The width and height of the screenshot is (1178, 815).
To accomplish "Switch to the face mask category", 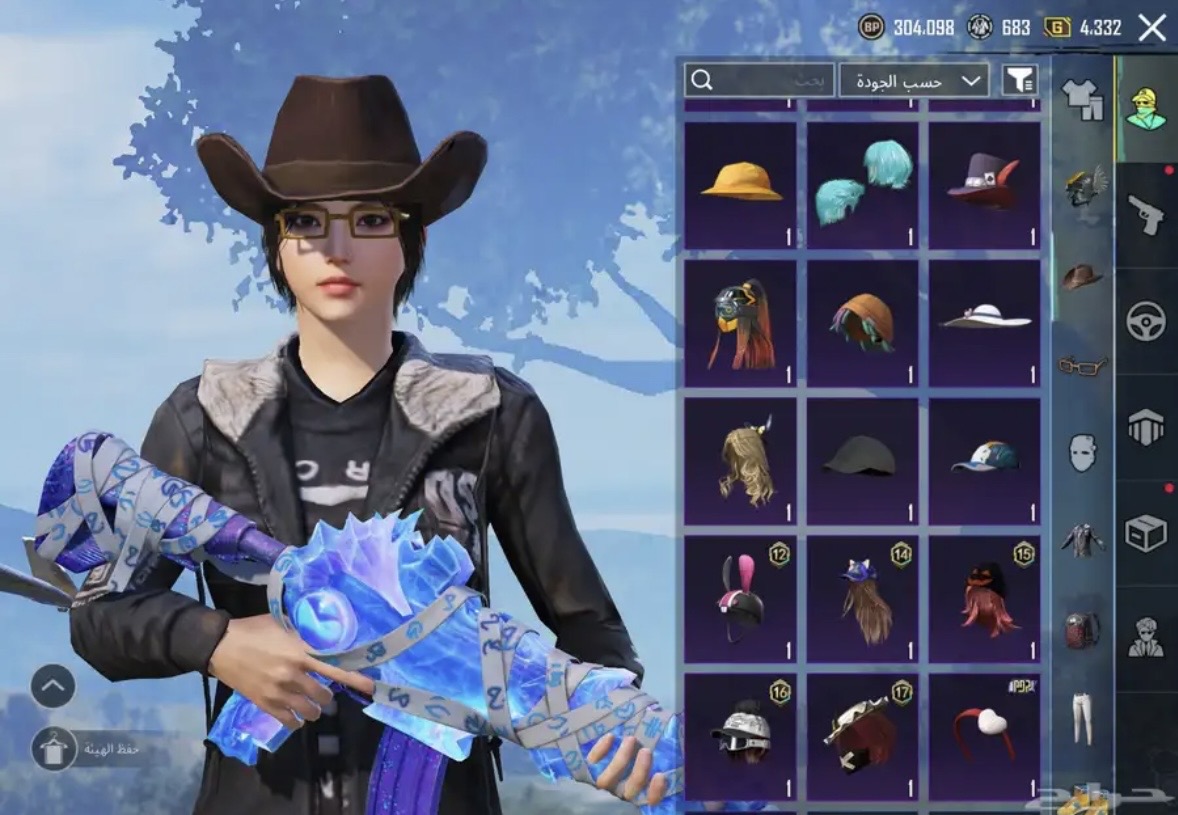I will point(1082,452).
